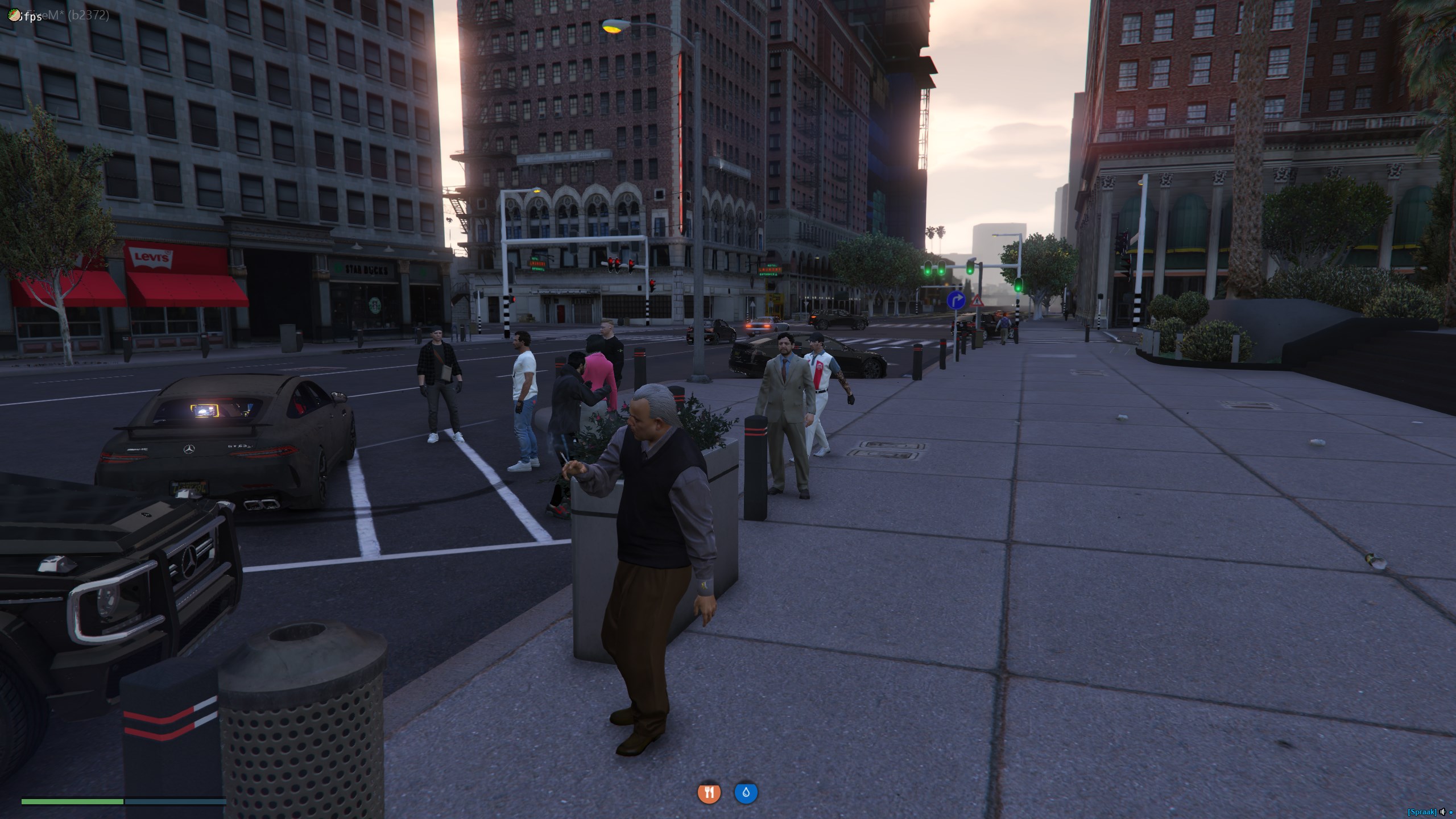This screenshot has width=1456, height=819.
Task: Click the taco icon next to fps
Action: coord(14,15)
